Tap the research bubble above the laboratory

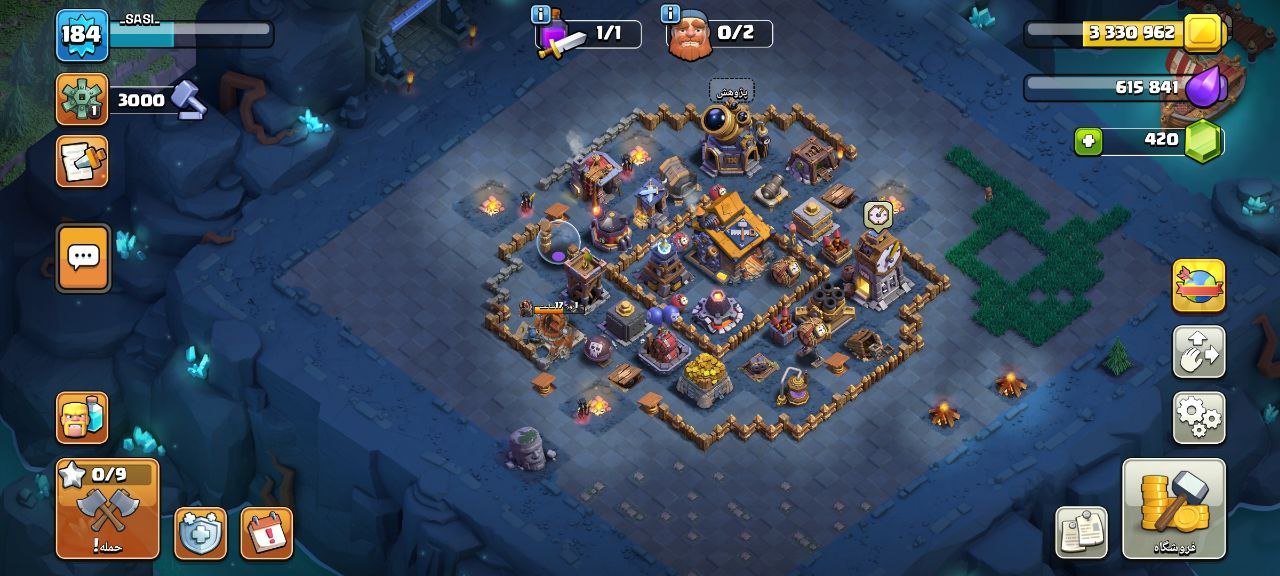point(731,91)
